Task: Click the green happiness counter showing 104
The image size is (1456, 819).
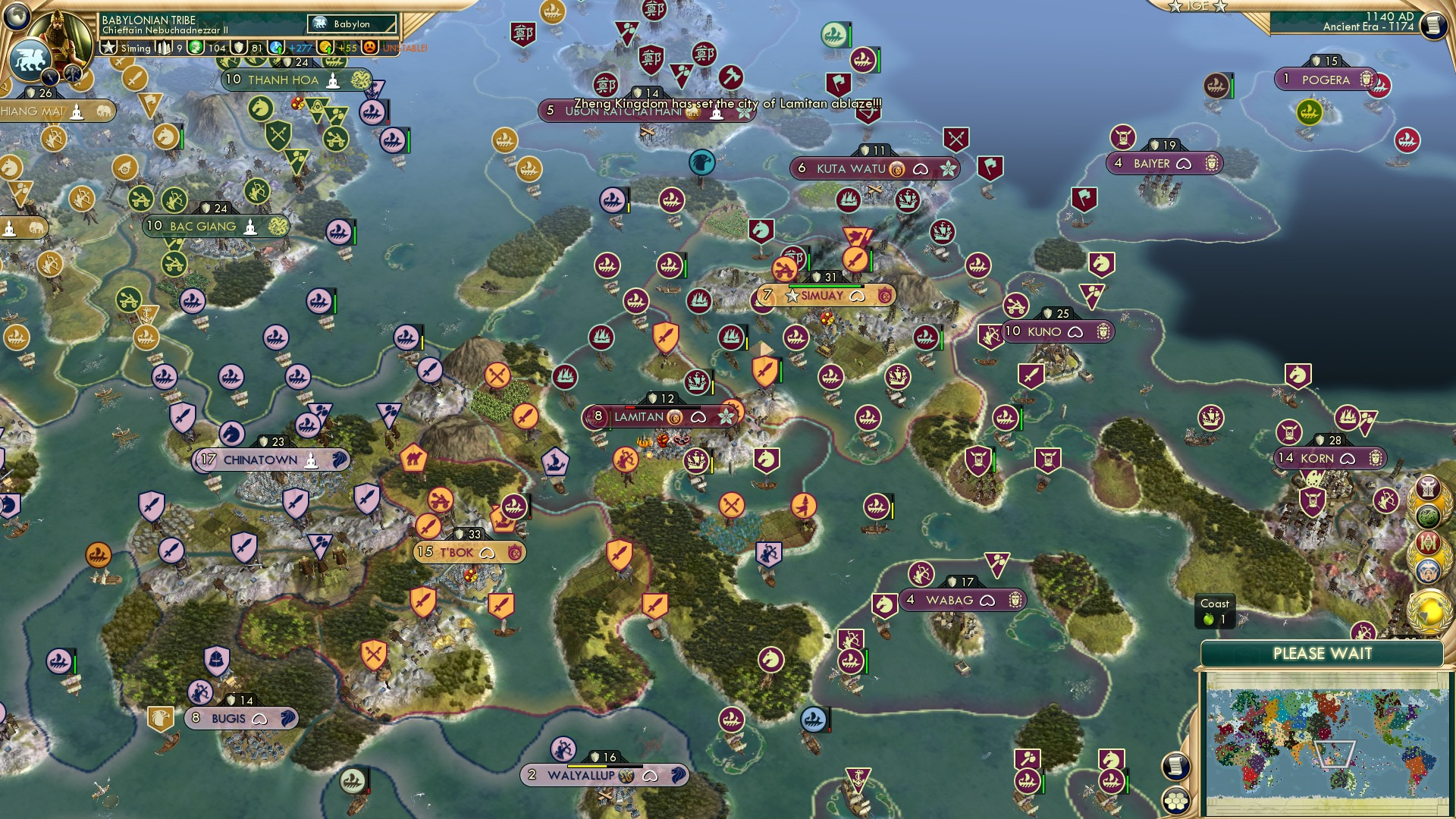Action: (206, 47)
